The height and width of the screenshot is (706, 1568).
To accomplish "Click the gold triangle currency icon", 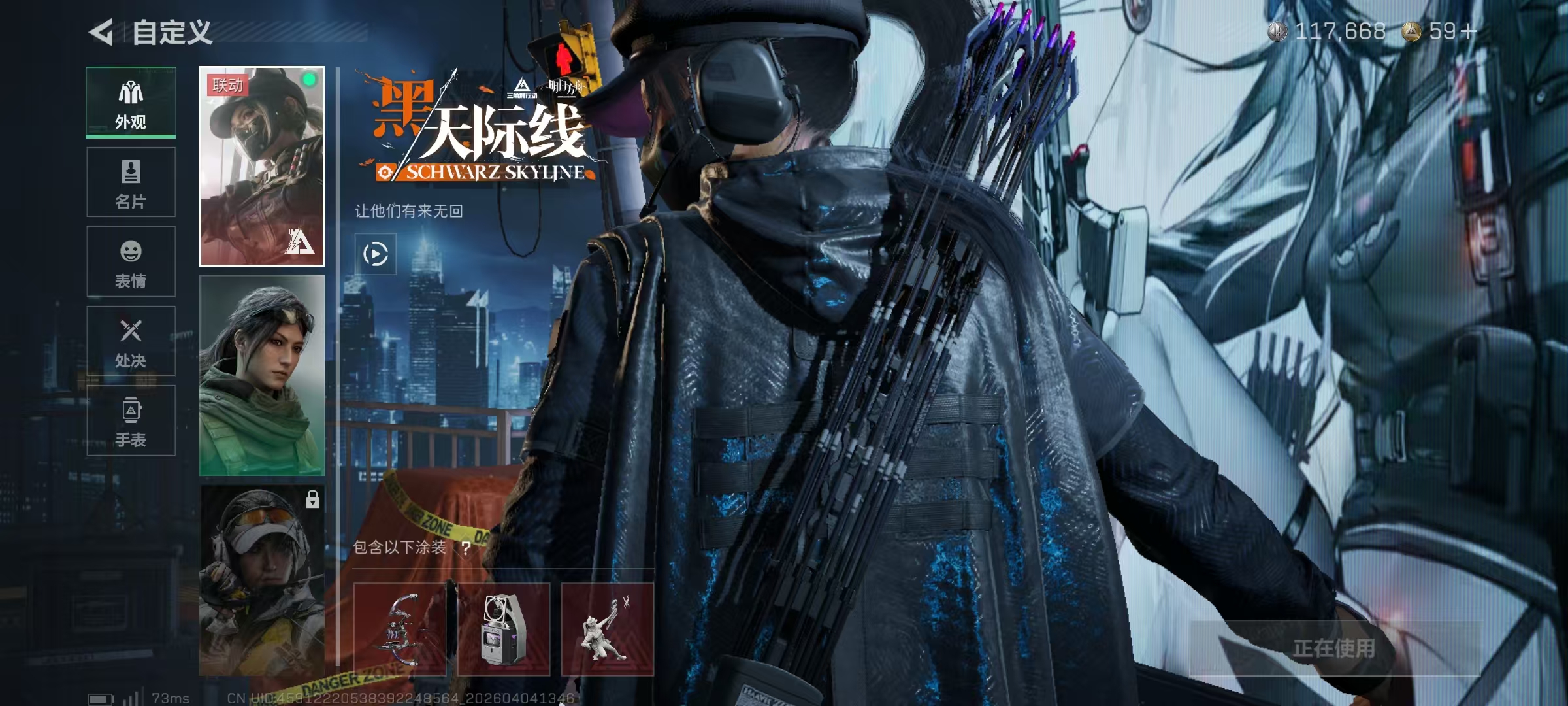I will click(x=1411, y=29).
